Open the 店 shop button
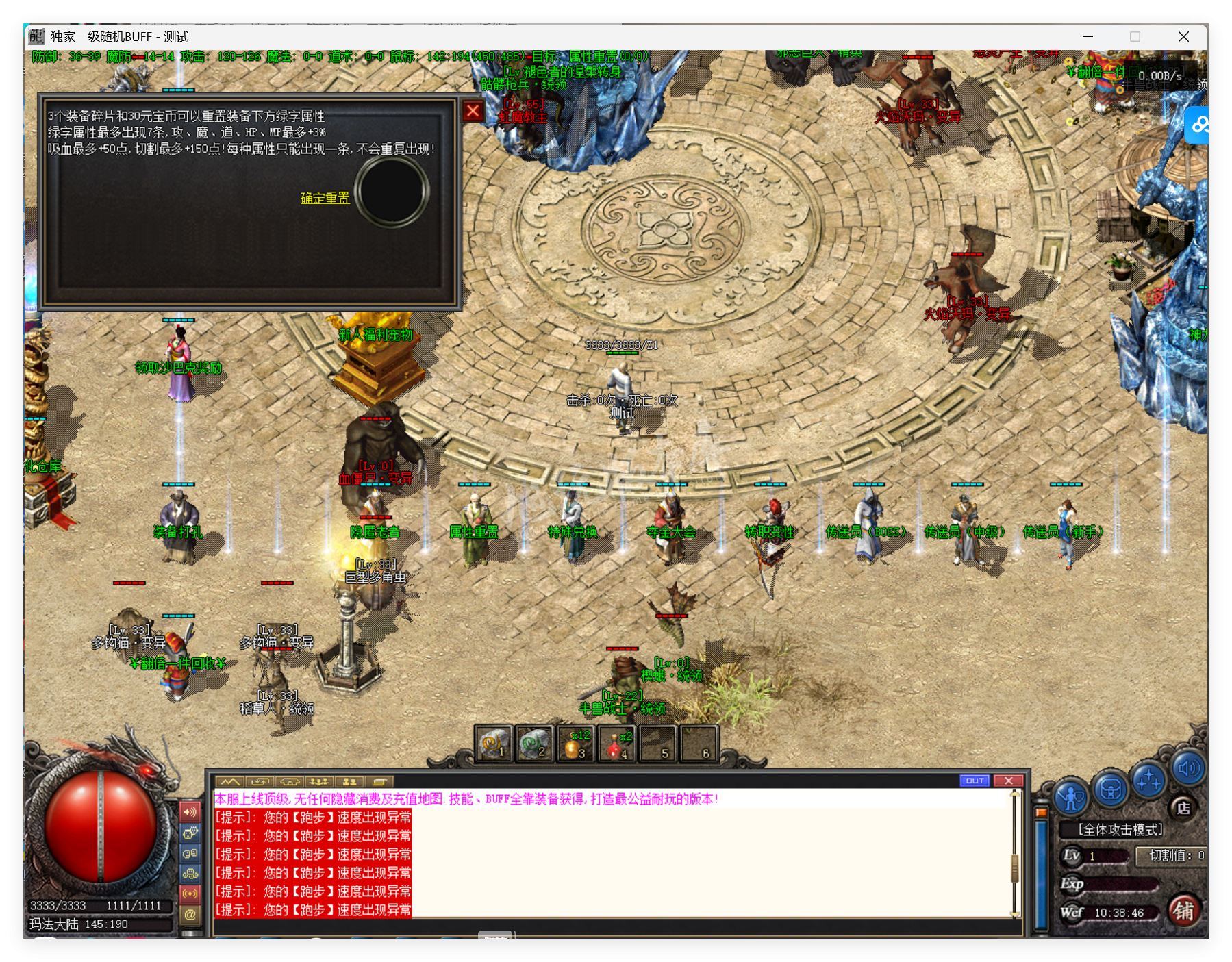This screenshot has height=962, width=1232. [x=1183, y=808]
